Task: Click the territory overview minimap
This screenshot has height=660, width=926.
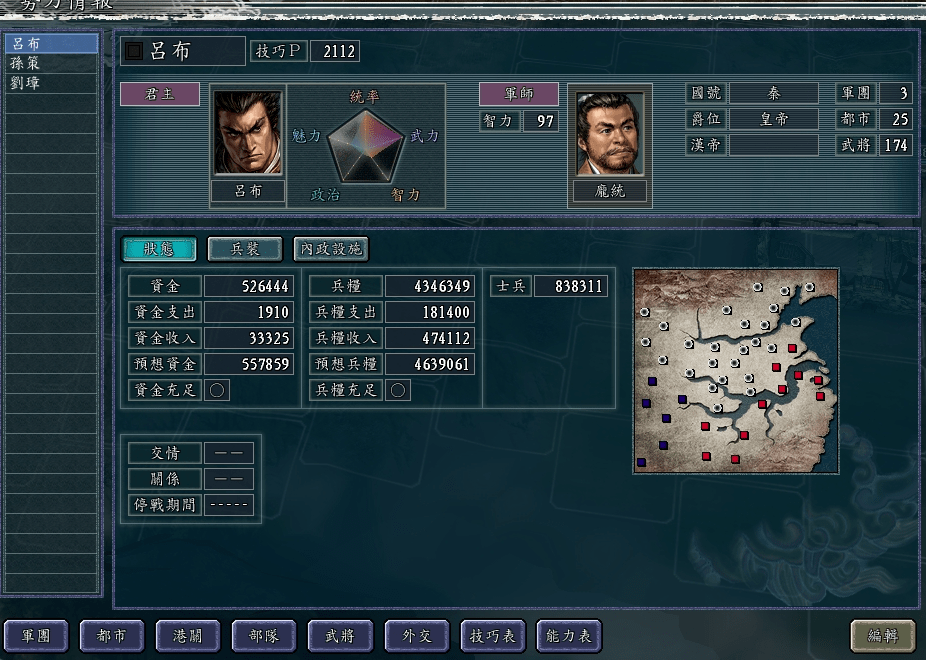Action: 736,370
